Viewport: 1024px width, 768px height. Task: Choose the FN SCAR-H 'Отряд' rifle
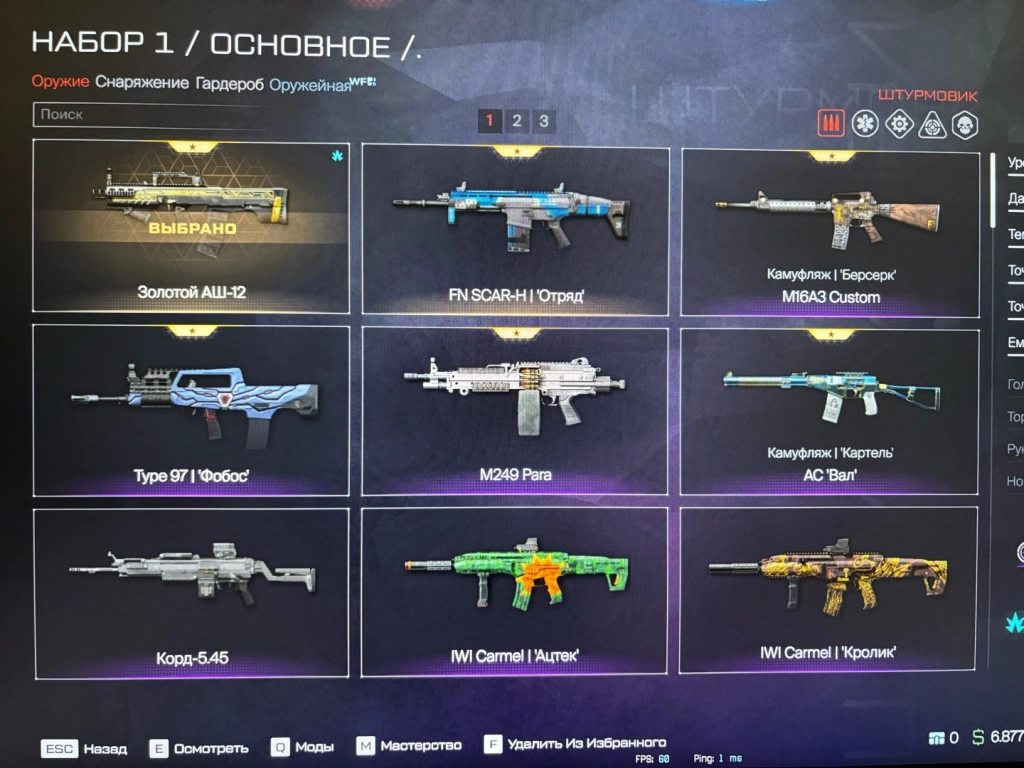[x=515, y=230]
